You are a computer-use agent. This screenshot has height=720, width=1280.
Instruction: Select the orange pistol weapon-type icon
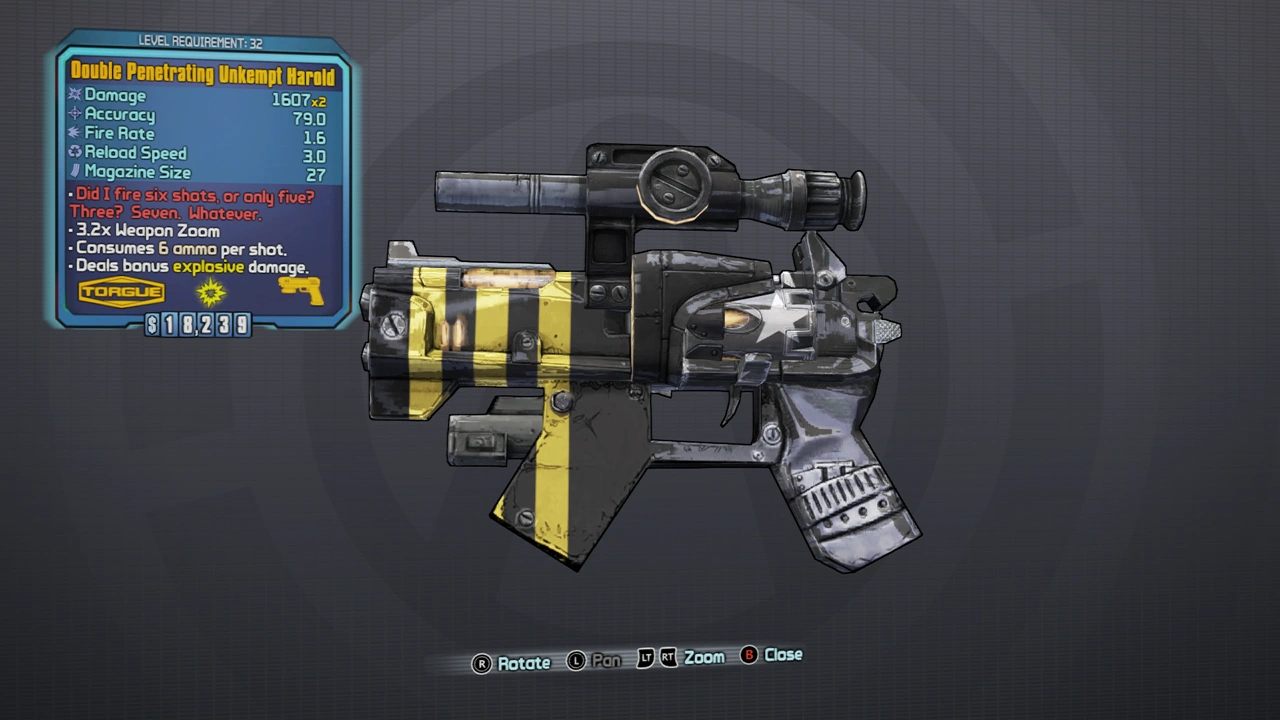pyautogui.click(x=298, y=290)
